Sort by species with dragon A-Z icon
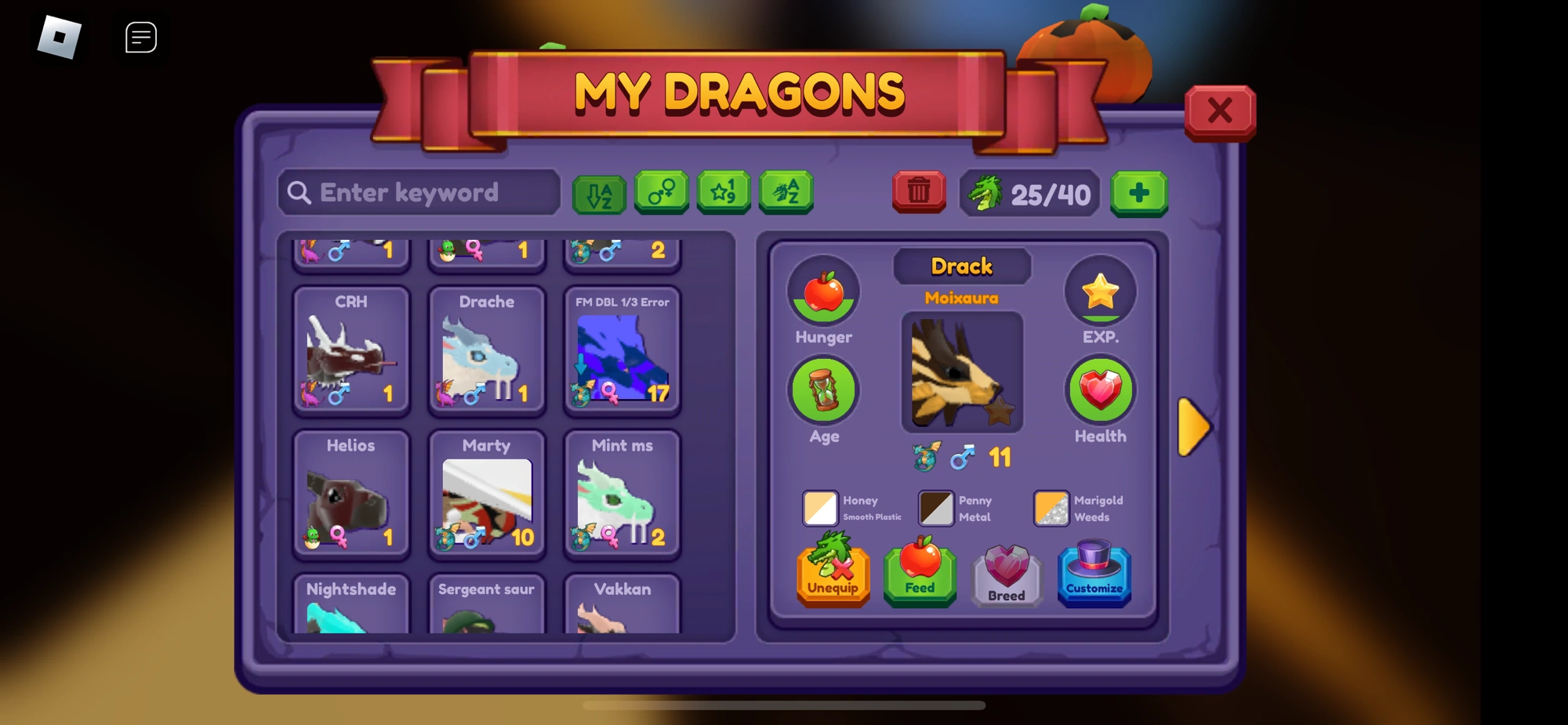 pyautogui.click(x=784, y=192)
